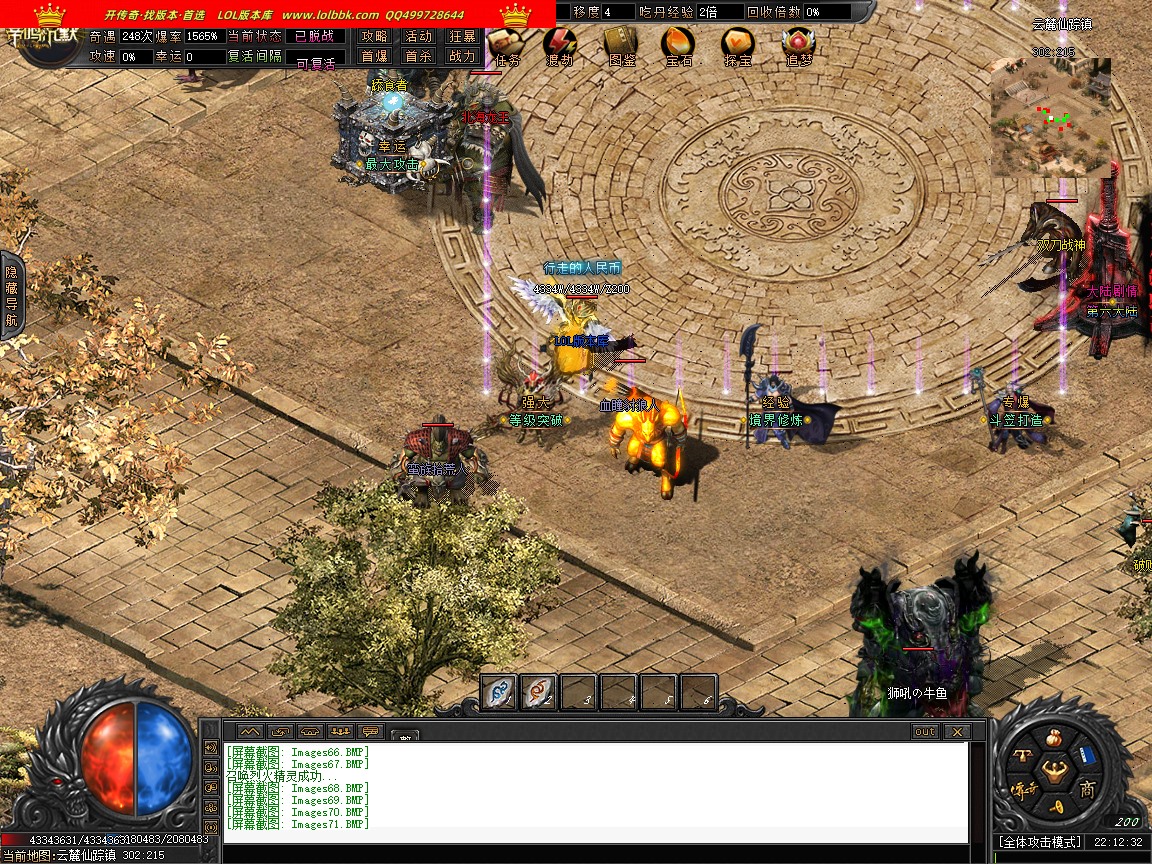This screenshot has width=1152, height=864.
Task: Open the 任务 quest scroll icon
Action: (503, 44)
